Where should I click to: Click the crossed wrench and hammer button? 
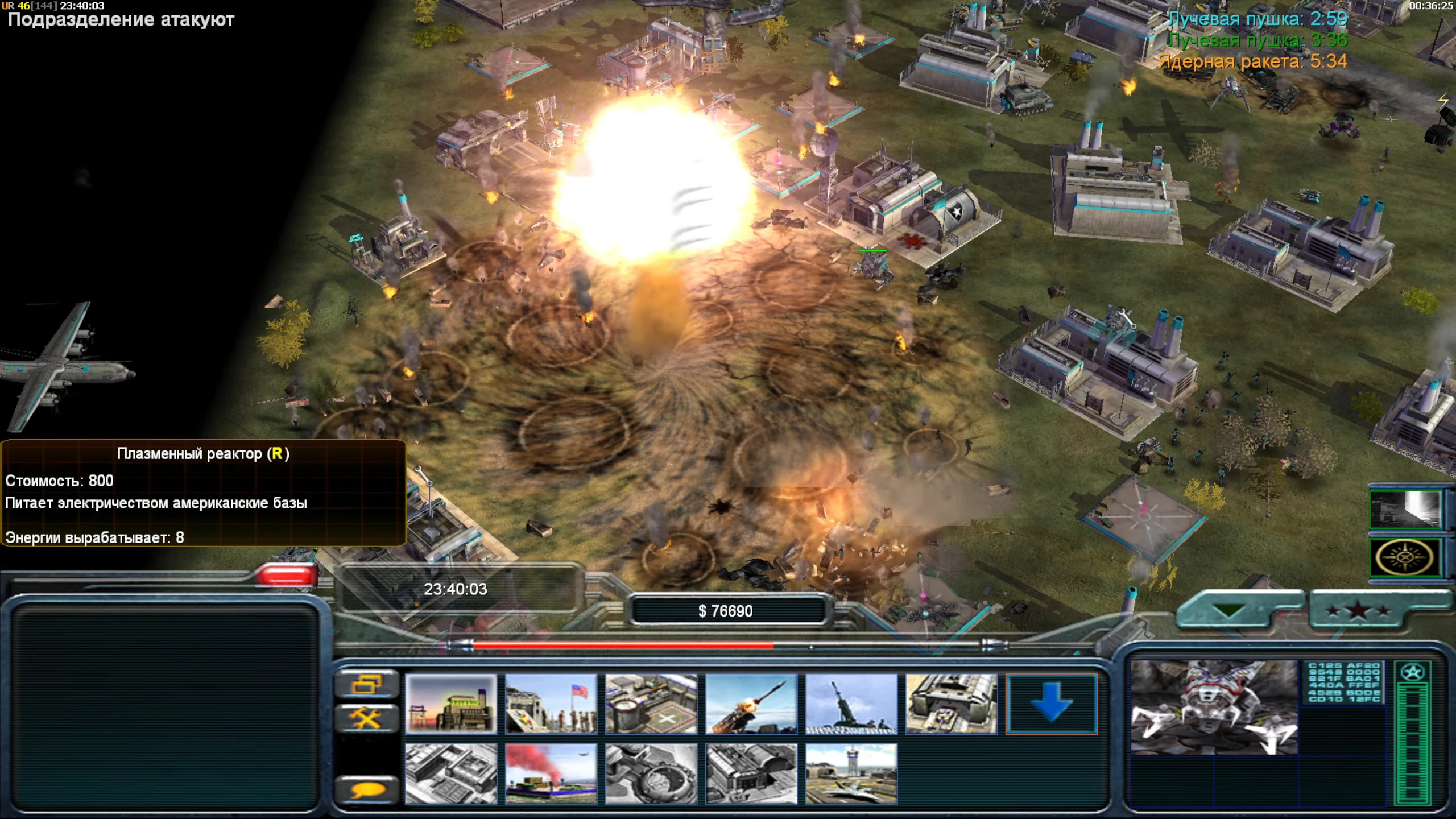pos(367,719)
